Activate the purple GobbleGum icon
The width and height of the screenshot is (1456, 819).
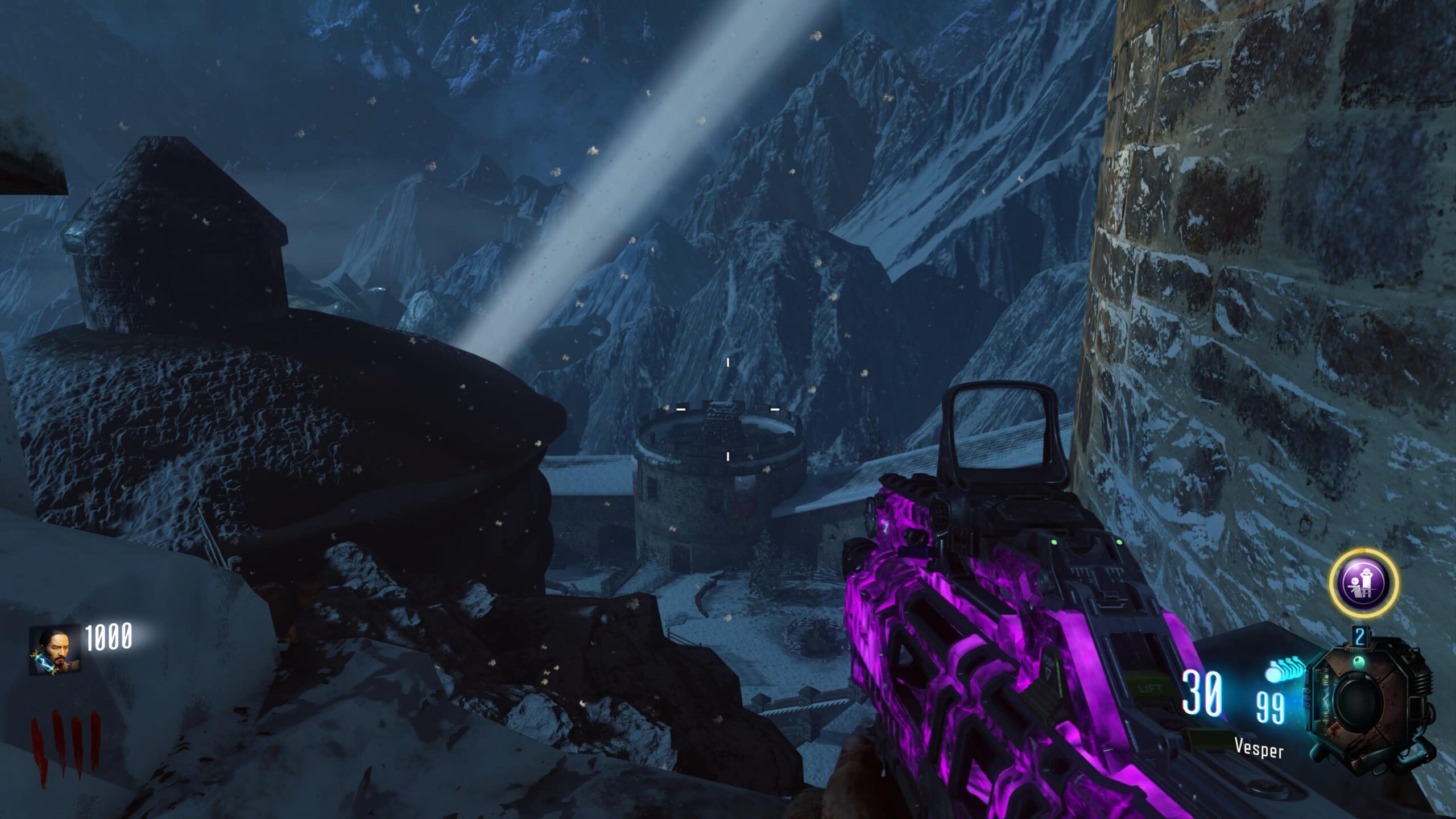point(1363,582)
